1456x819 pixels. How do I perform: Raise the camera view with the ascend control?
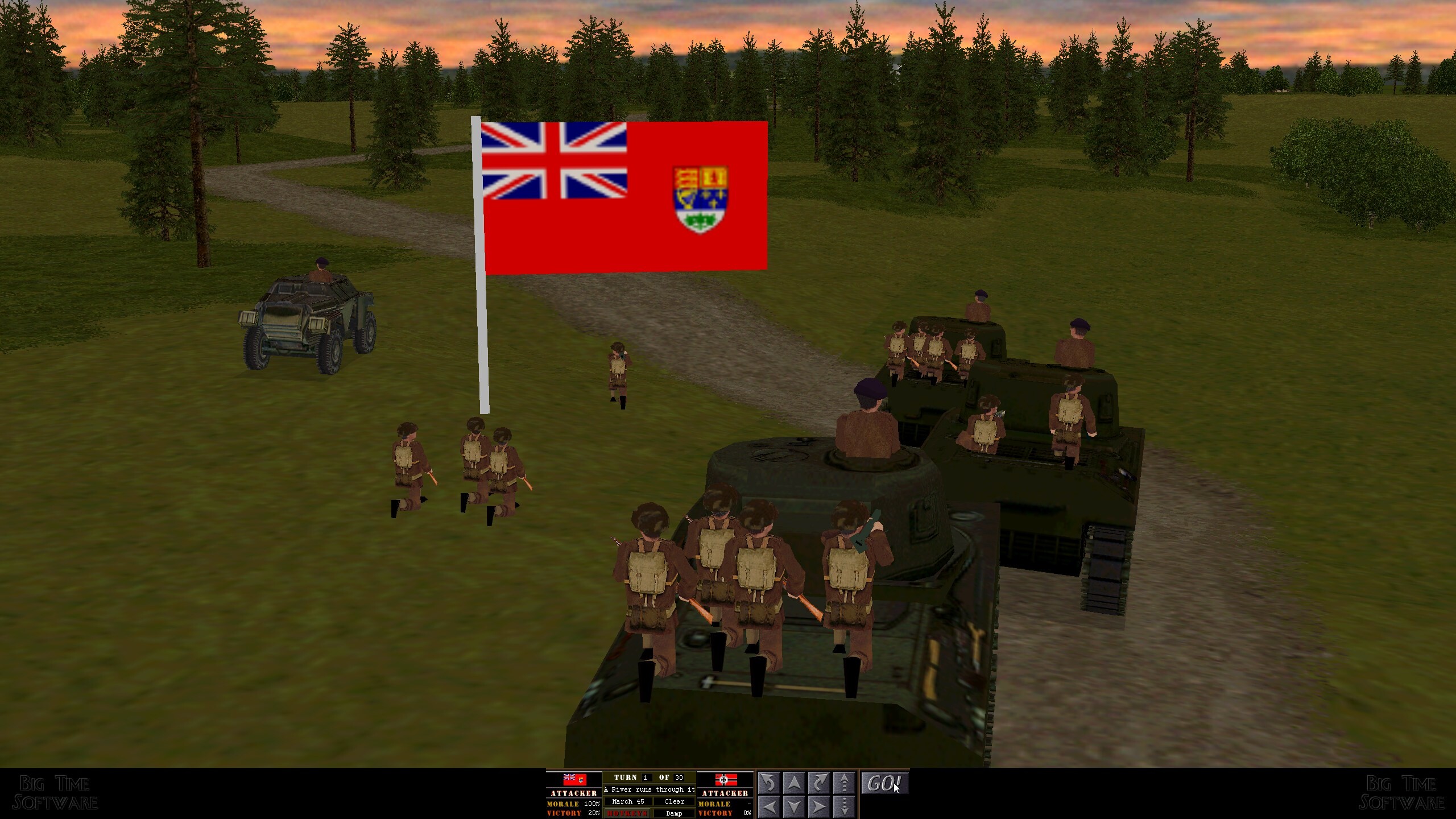click(x=845, y=783)
